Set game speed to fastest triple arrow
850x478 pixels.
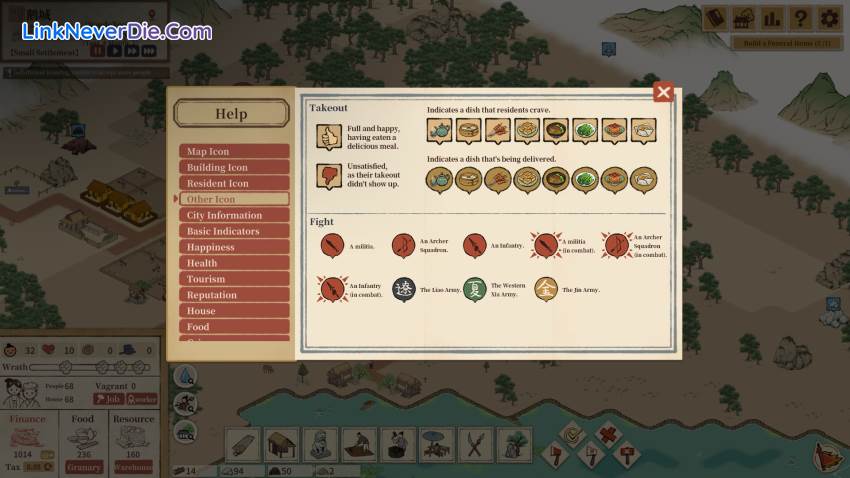tap(148, 50)
